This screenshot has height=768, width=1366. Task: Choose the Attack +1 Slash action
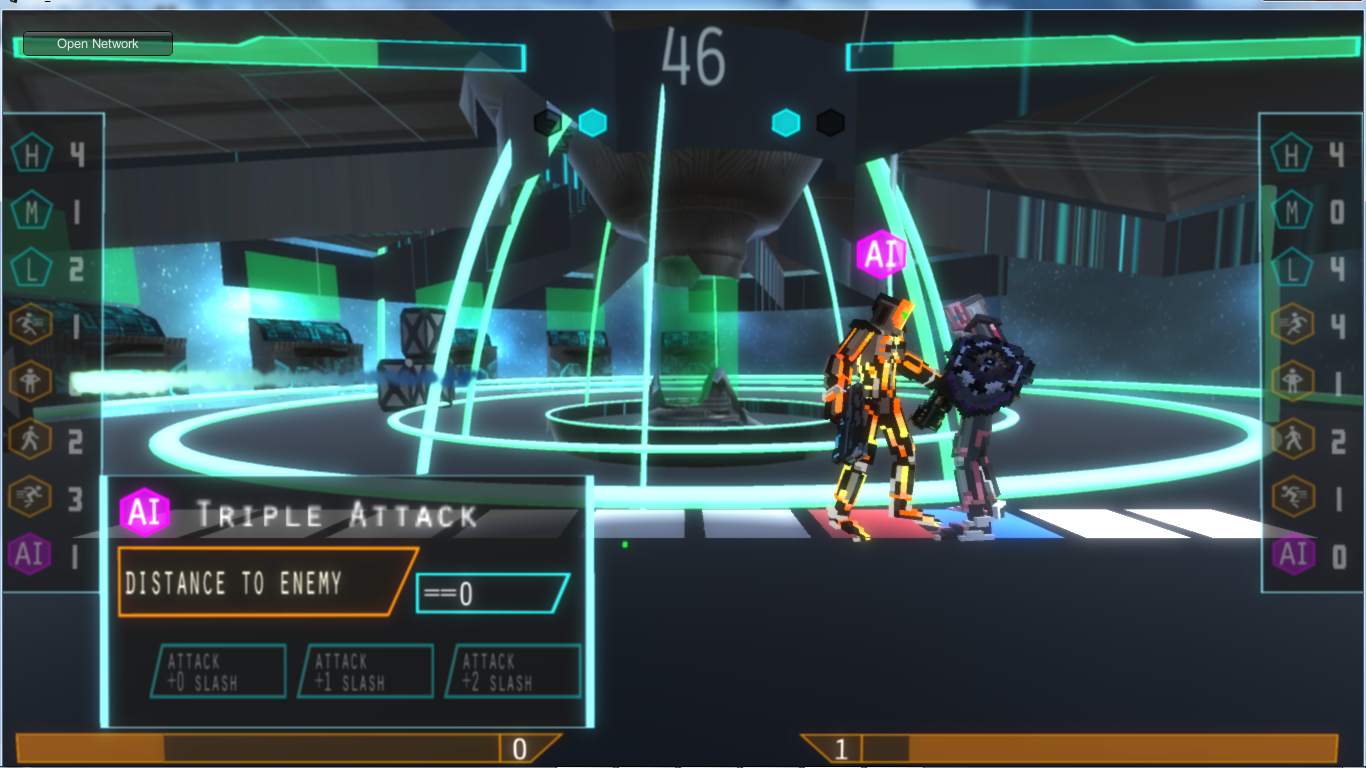(366, 671)
